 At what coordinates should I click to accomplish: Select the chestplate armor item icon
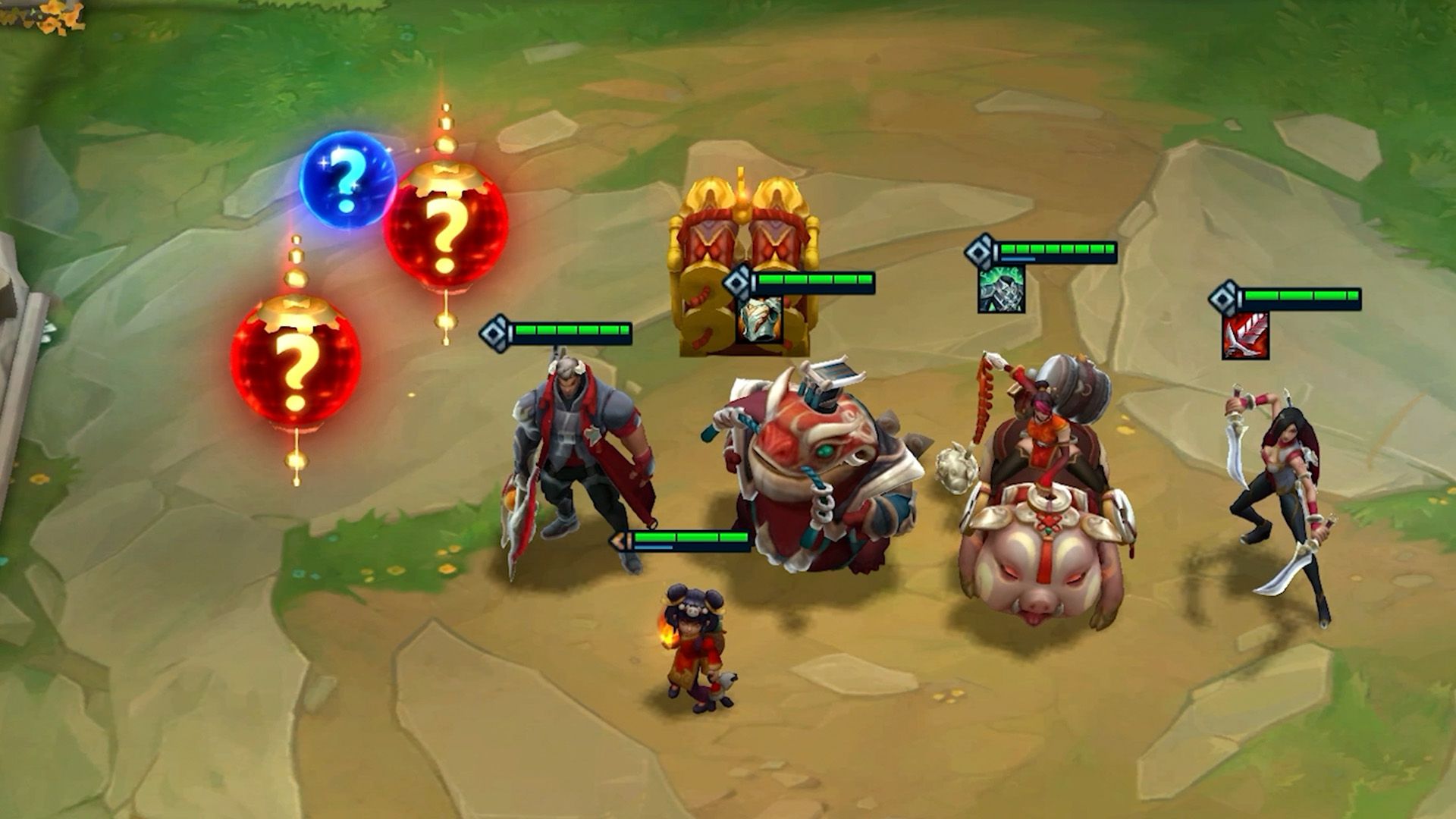click(759, 319)
